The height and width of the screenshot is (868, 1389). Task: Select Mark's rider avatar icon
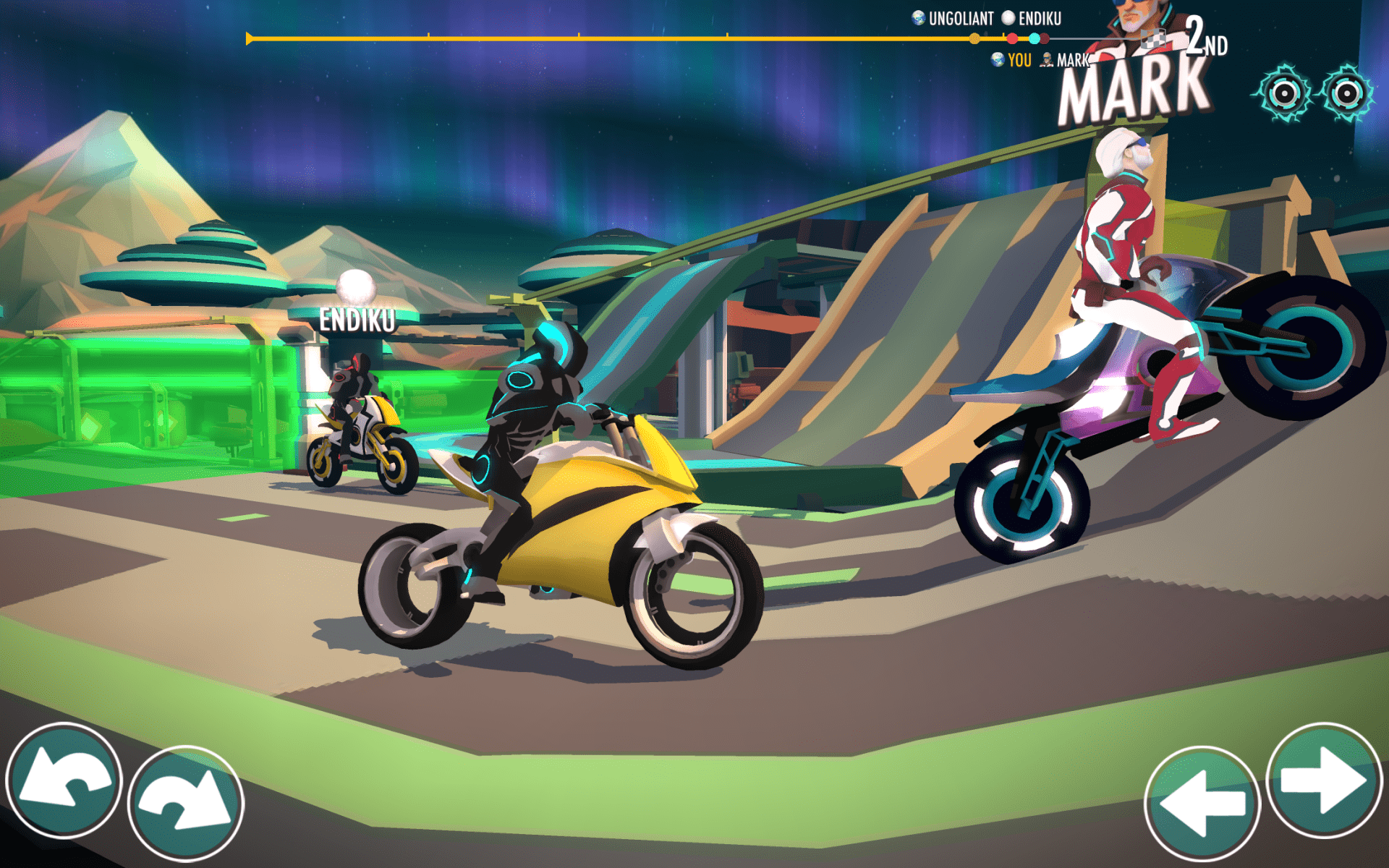pyautogui.click(x=1045, y=61)
